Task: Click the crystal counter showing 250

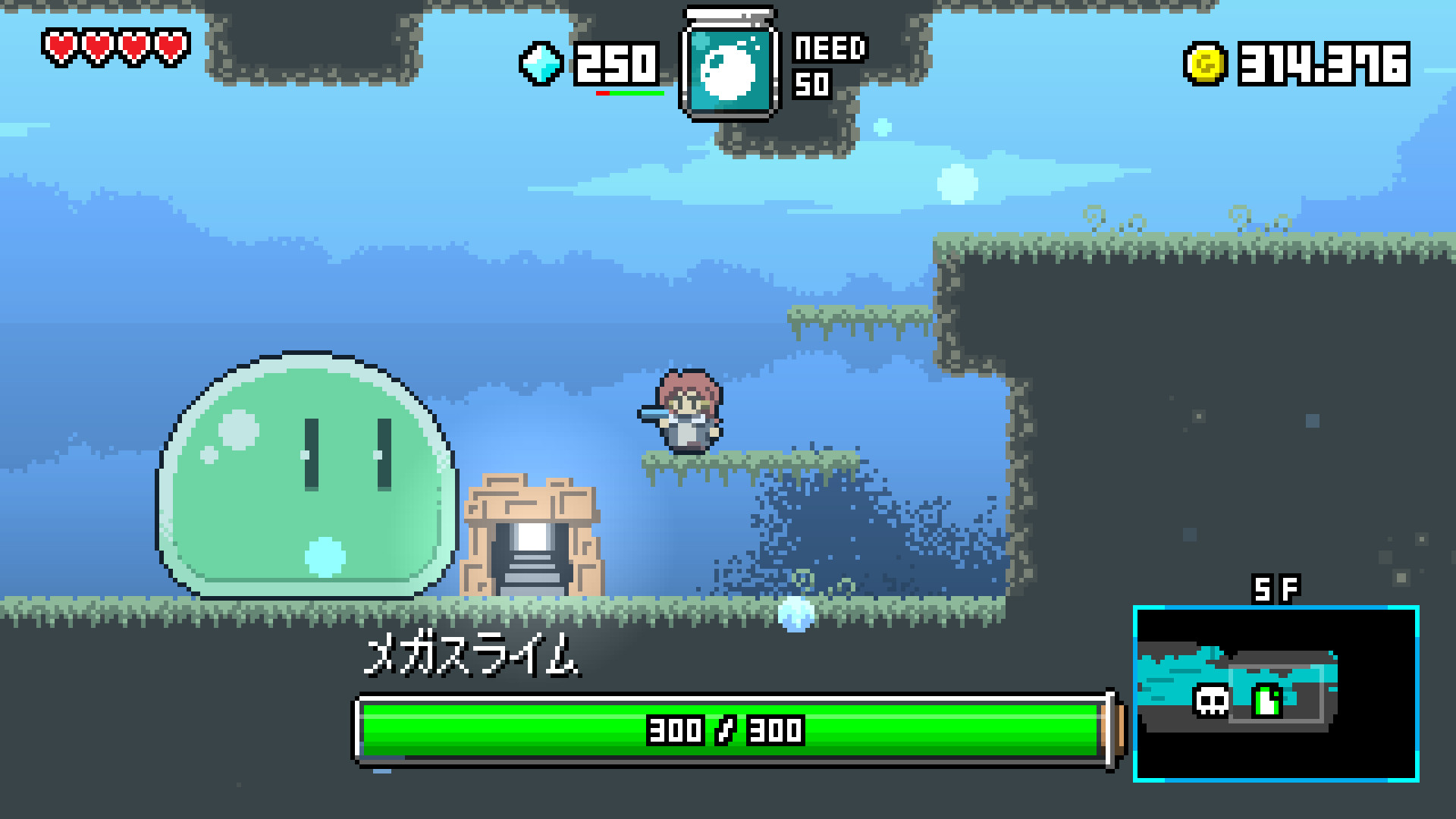Action: tap(616, 64)
